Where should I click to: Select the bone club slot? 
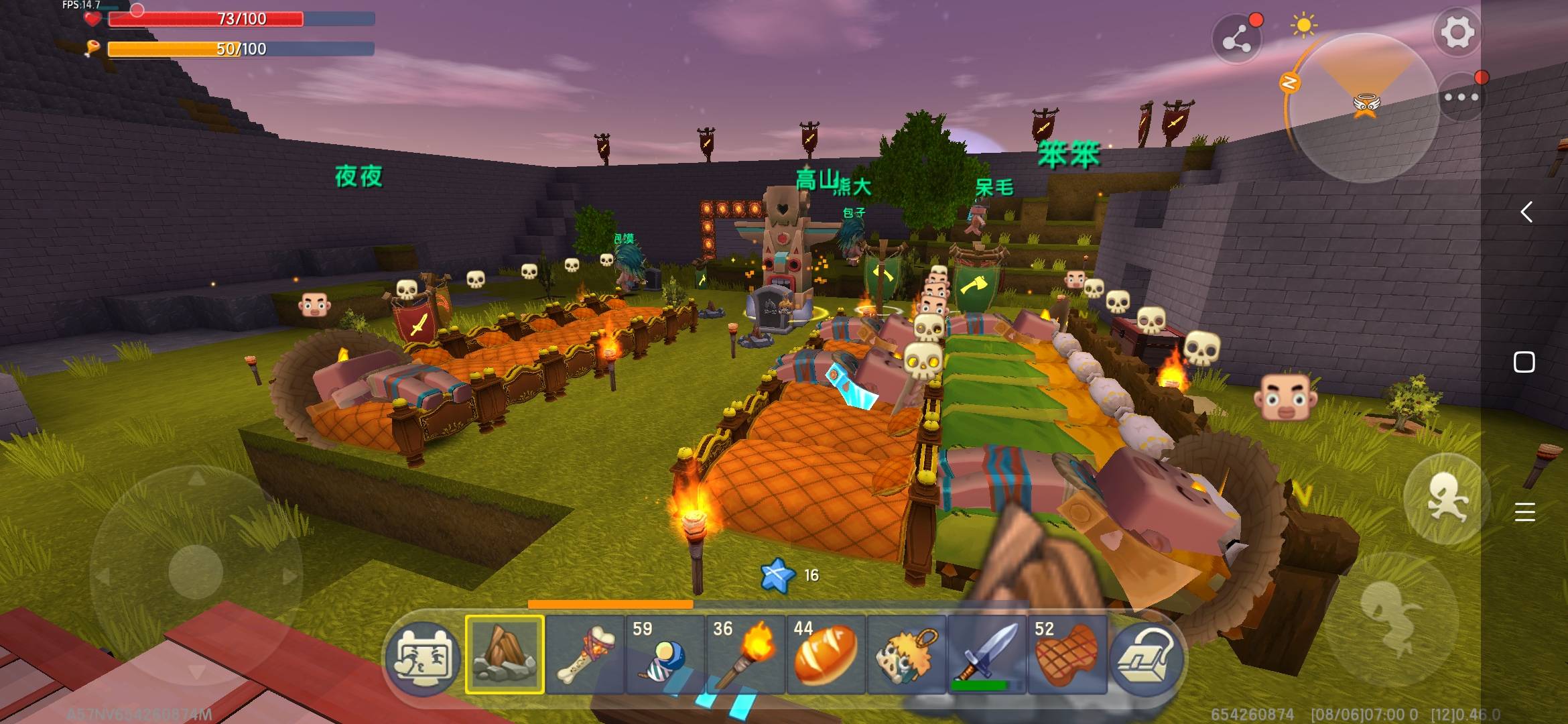click(x=585, y=654)
